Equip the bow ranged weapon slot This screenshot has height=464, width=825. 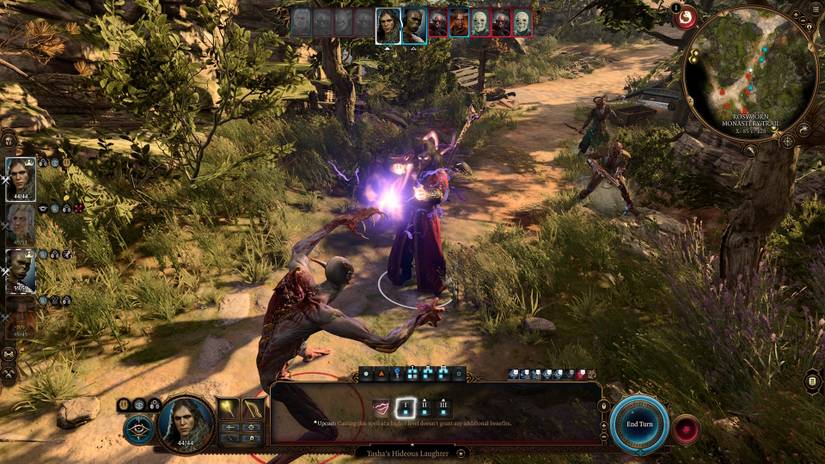pos(253,410)
